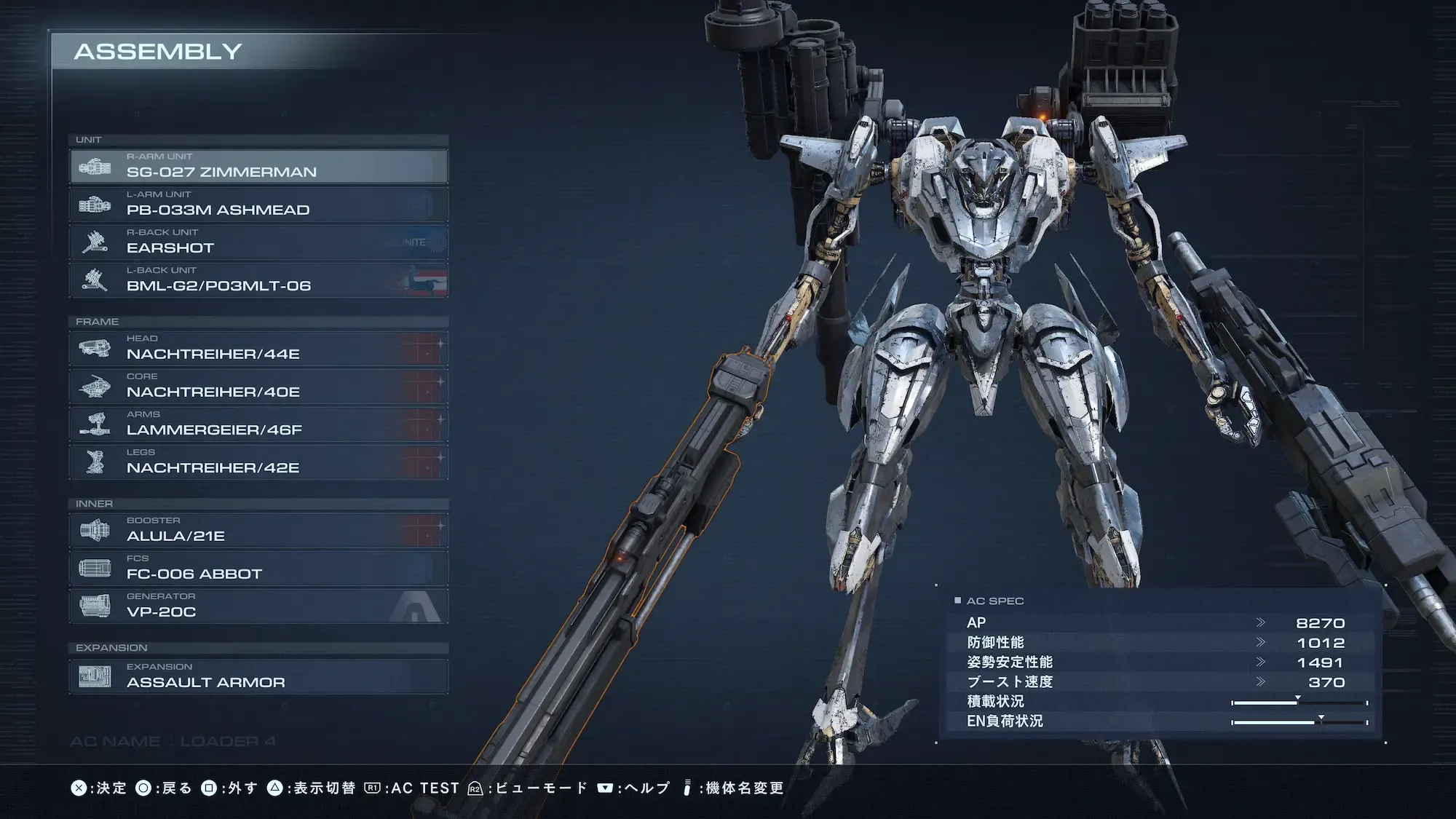
Task: Open the NACHTREIHER/40E core slot
Action: point(258,387)
